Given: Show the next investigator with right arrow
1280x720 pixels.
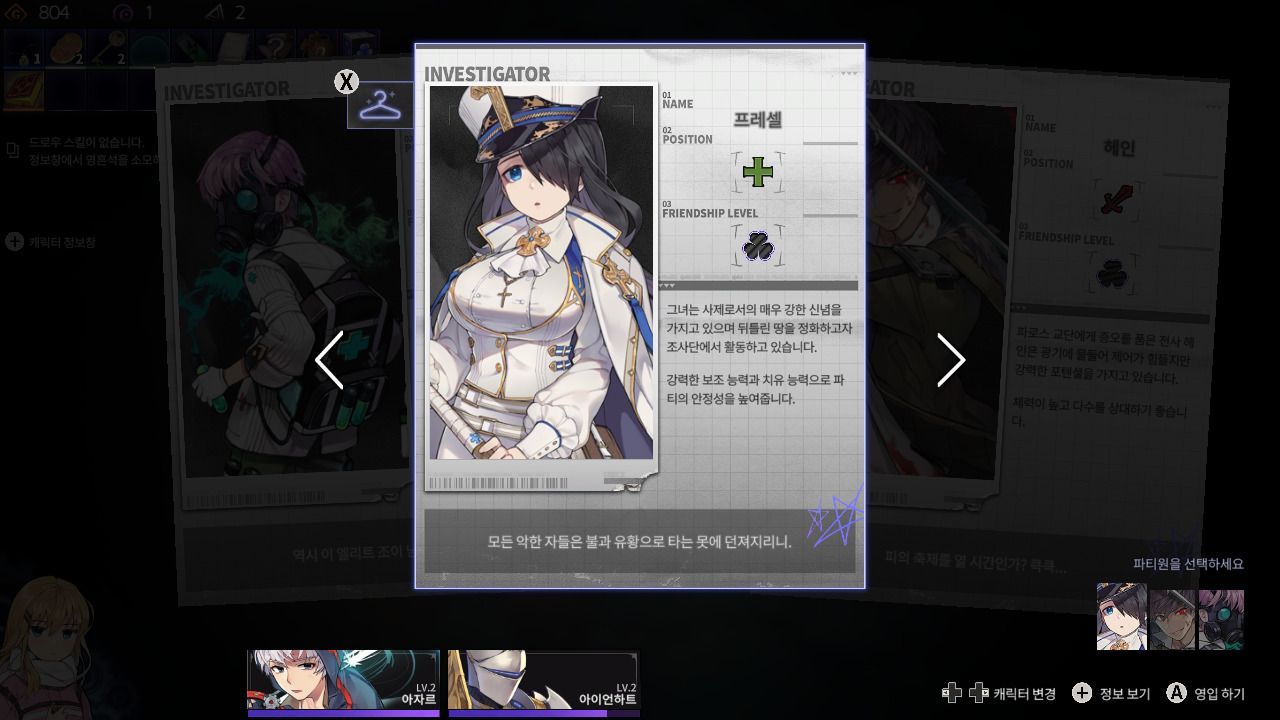Looking at the screenshot, I should (x=950, y=360).
